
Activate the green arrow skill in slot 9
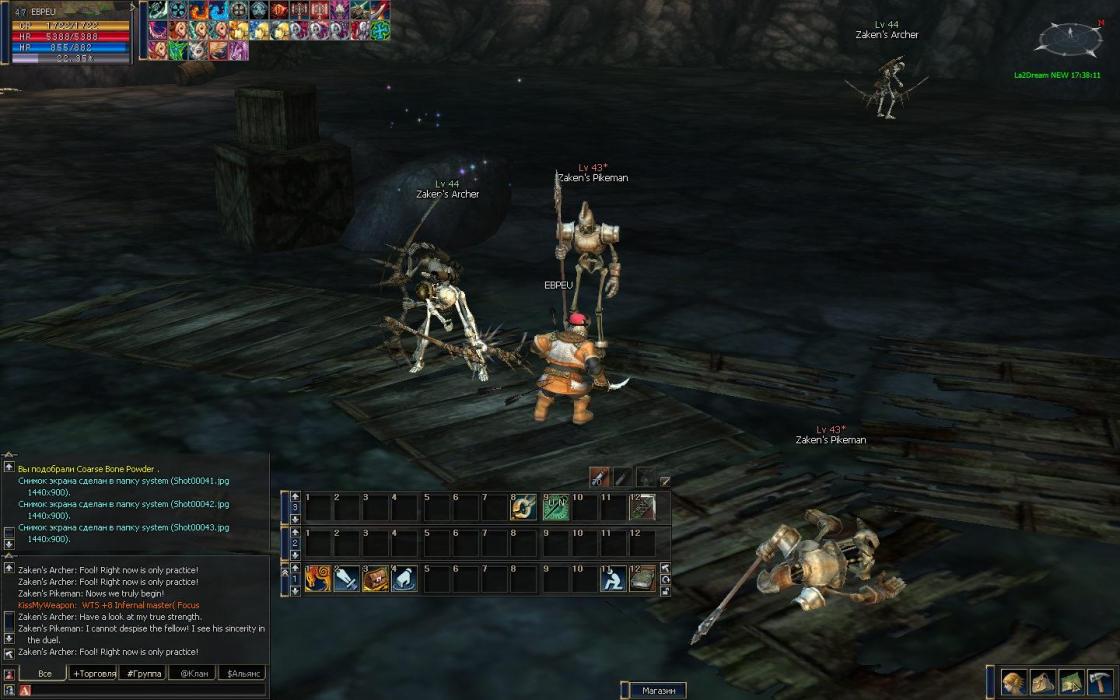555,508
